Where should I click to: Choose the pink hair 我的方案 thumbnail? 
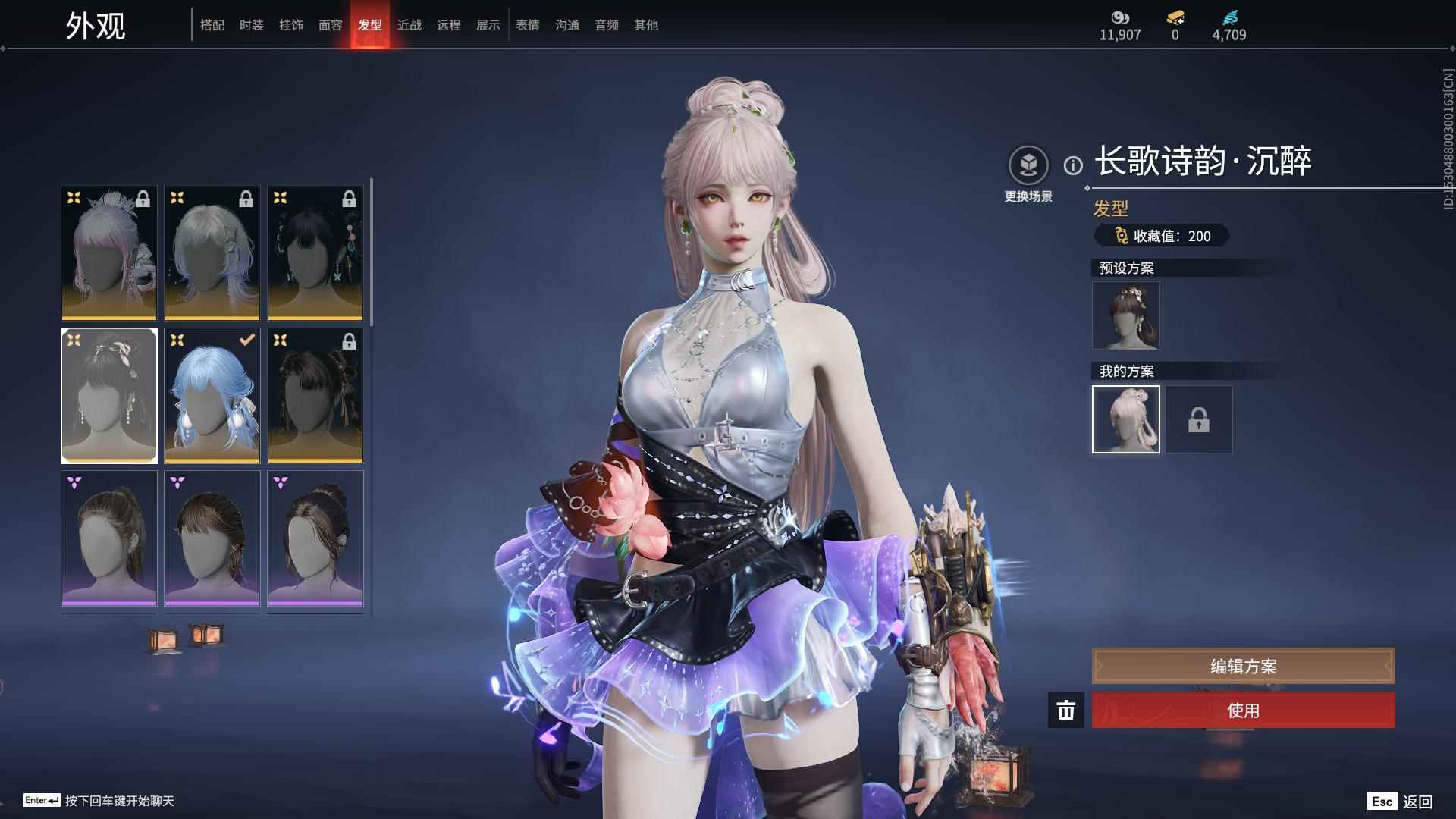tap(1125, 419)
